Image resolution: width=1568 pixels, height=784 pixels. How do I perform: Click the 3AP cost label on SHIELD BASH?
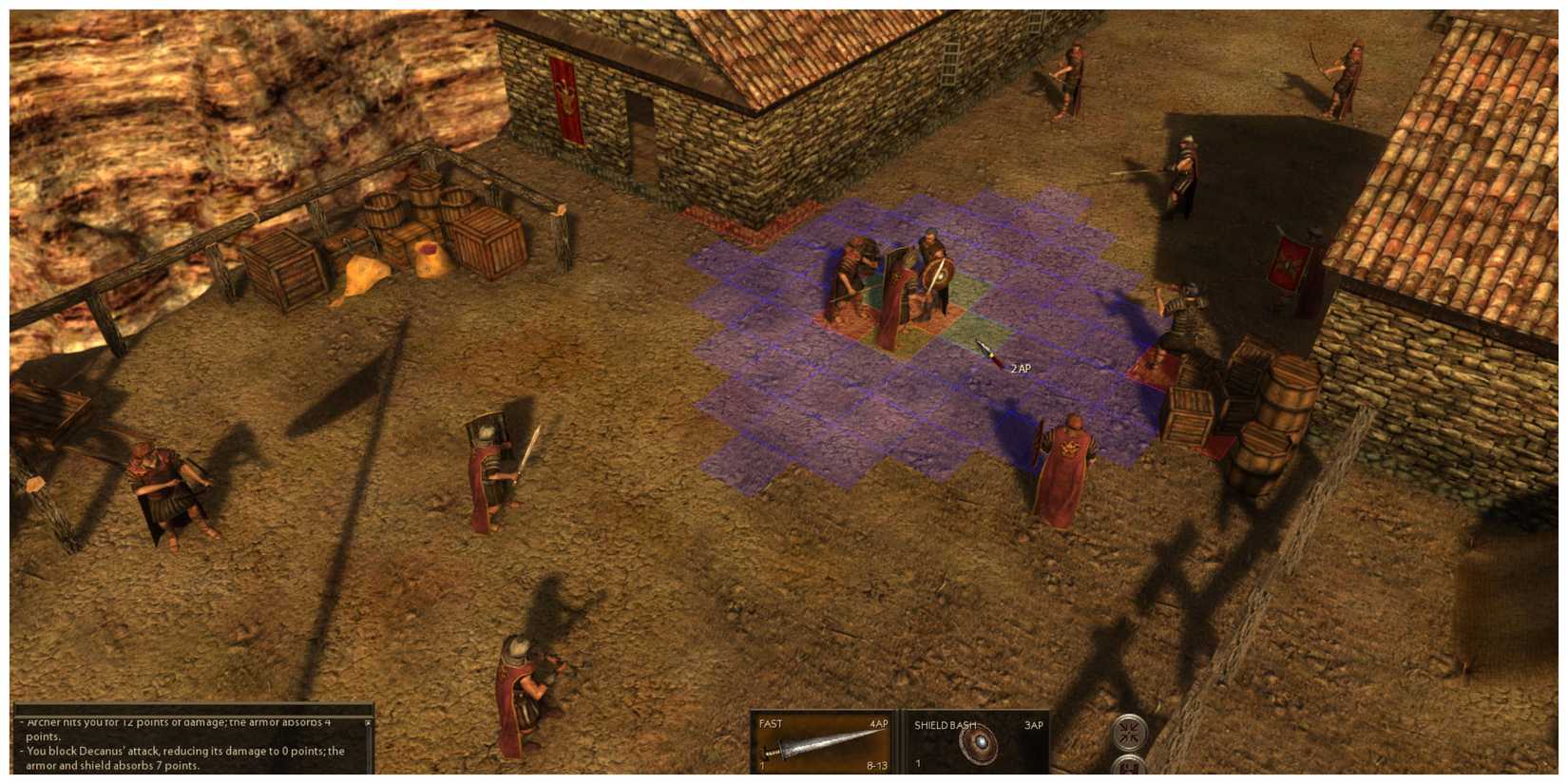[x=1032, y=723]
